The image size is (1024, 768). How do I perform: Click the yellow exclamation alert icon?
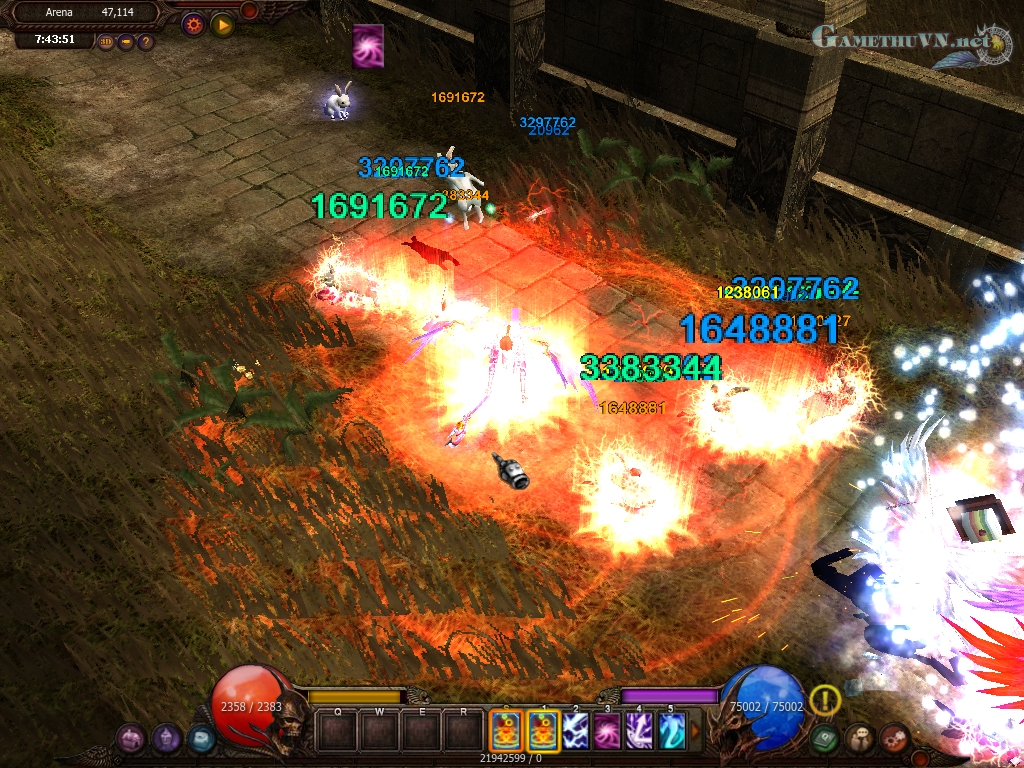tap(825, 700)
